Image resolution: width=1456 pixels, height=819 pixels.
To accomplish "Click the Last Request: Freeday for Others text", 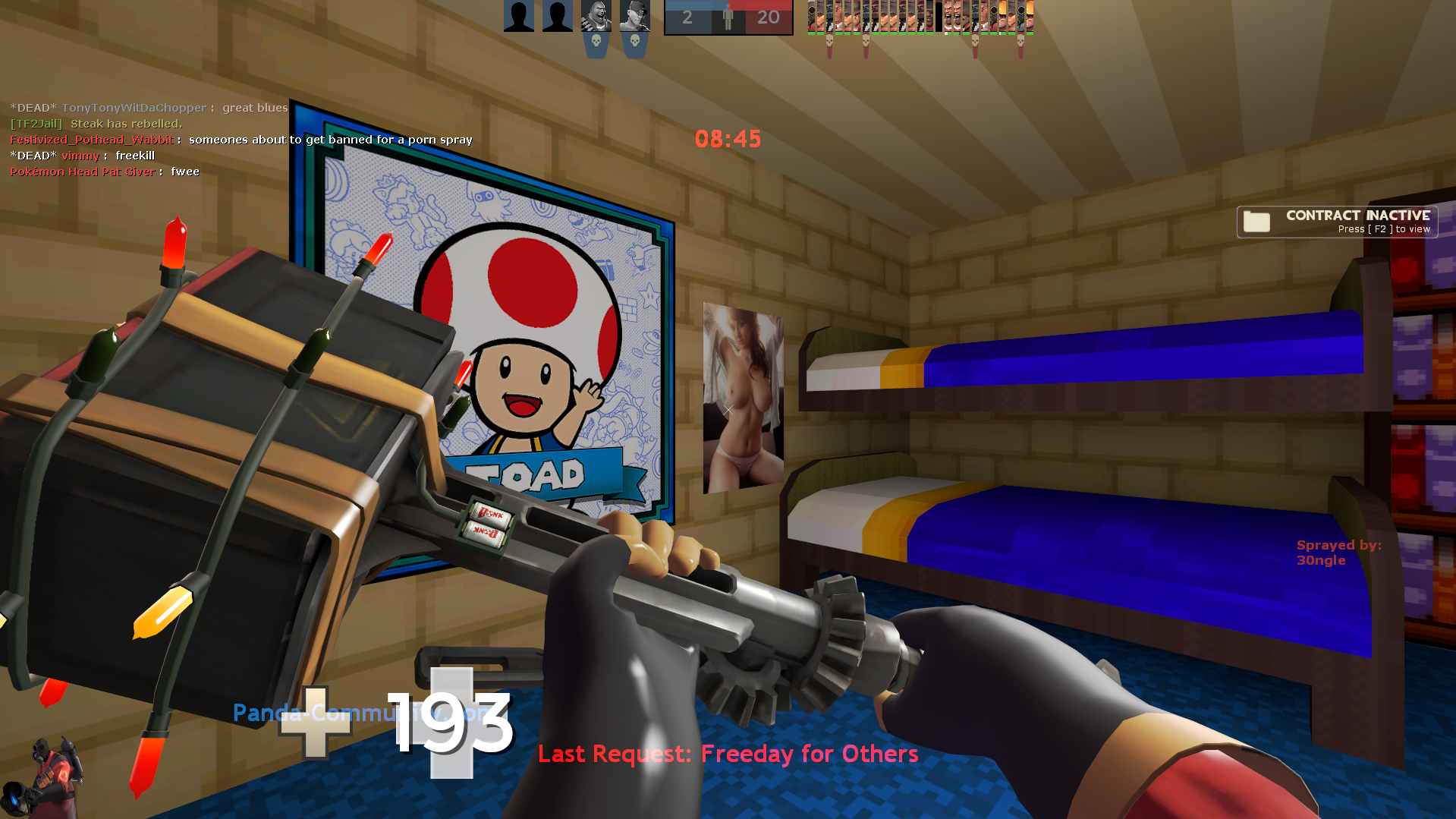I will coord(727,754).
